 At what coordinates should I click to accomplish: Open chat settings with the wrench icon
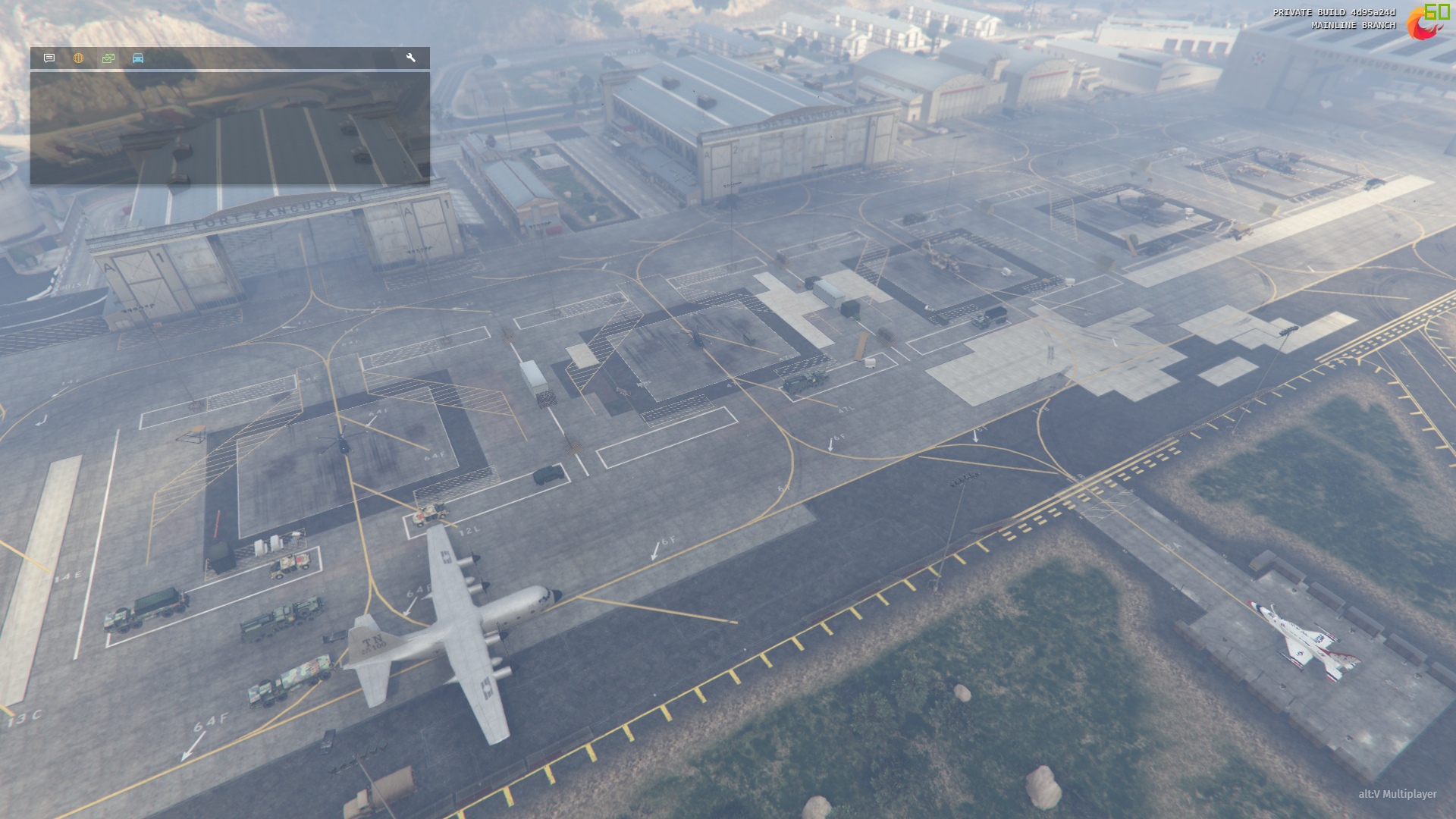tap(411, 58)
